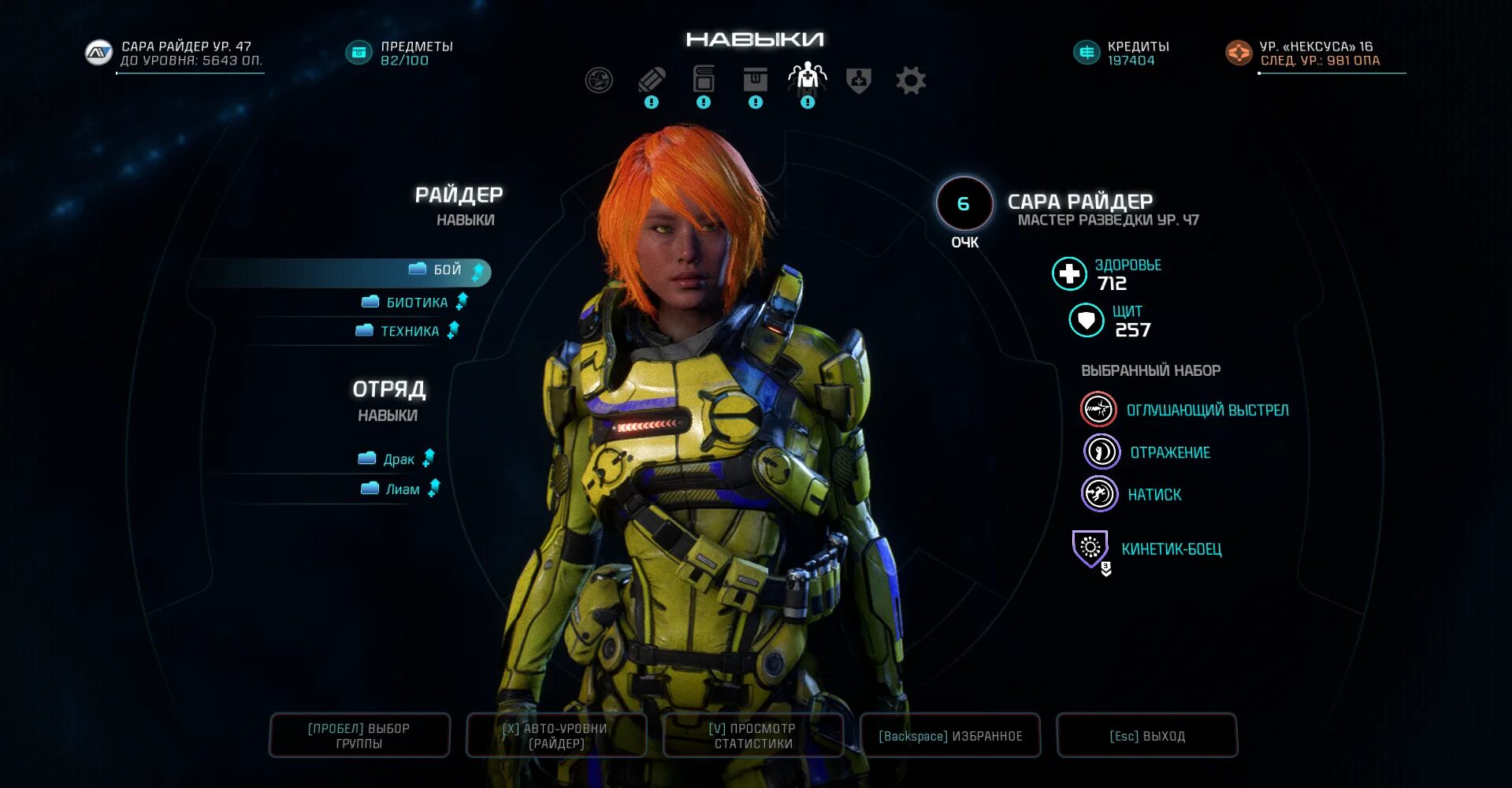1512x788 pixels.
Task: Click the ИЗБРАННОЕ favorites button
Action: (x=950, y=736)
